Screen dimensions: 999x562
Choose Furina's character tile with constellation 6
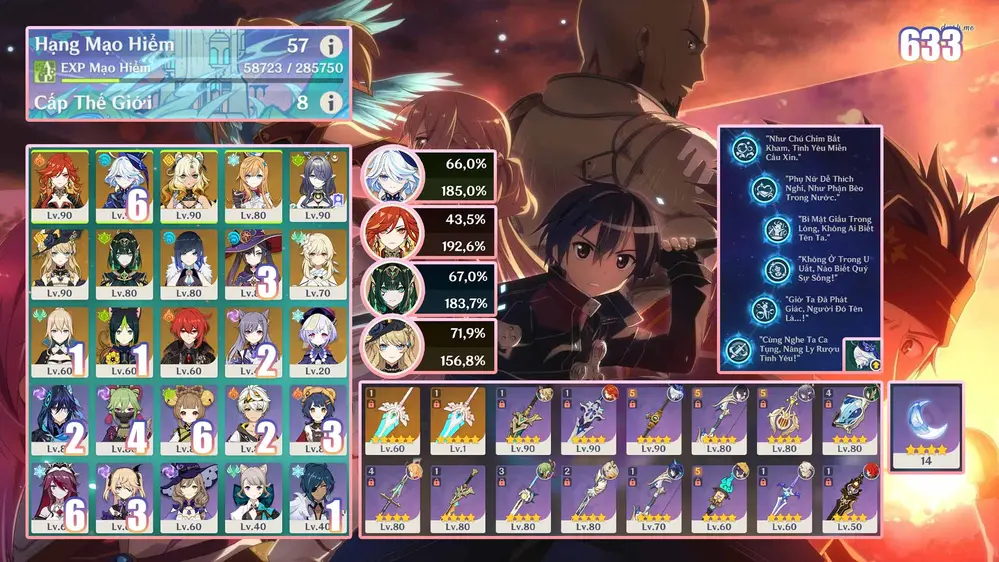124,186
